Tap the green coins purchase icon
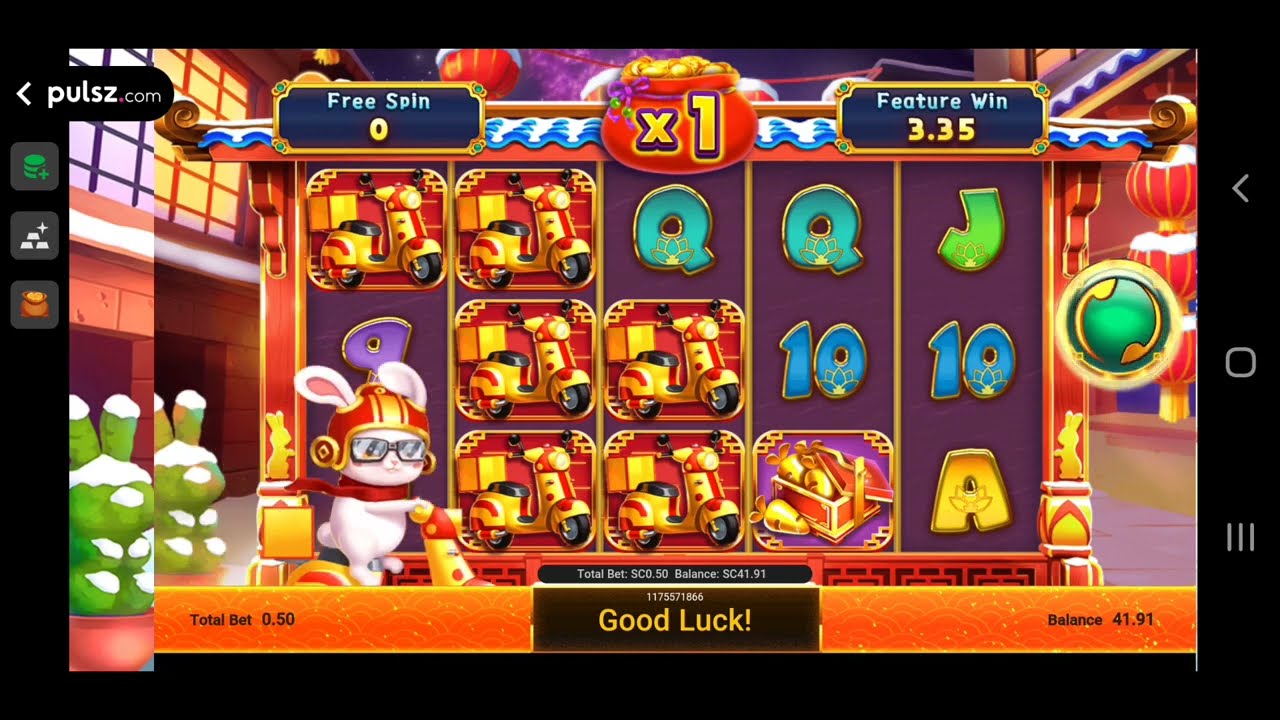Image resolution: width=1280 pixels, height=720 pixels. [34, 166]
